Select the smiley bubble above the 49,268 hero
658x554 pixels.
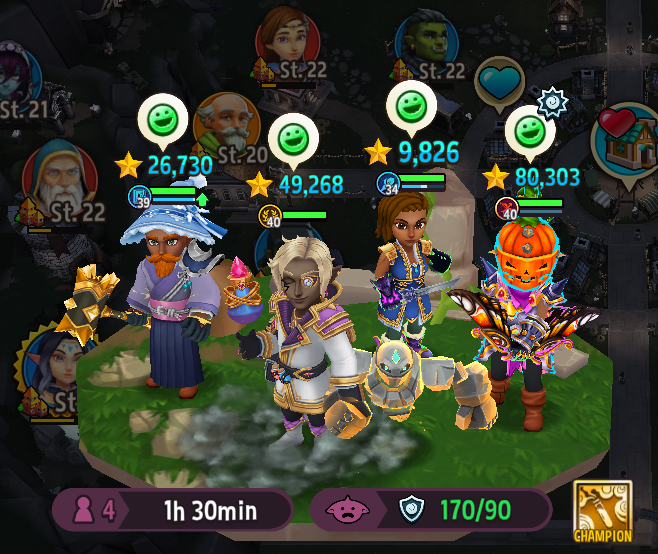coord(293,138)
